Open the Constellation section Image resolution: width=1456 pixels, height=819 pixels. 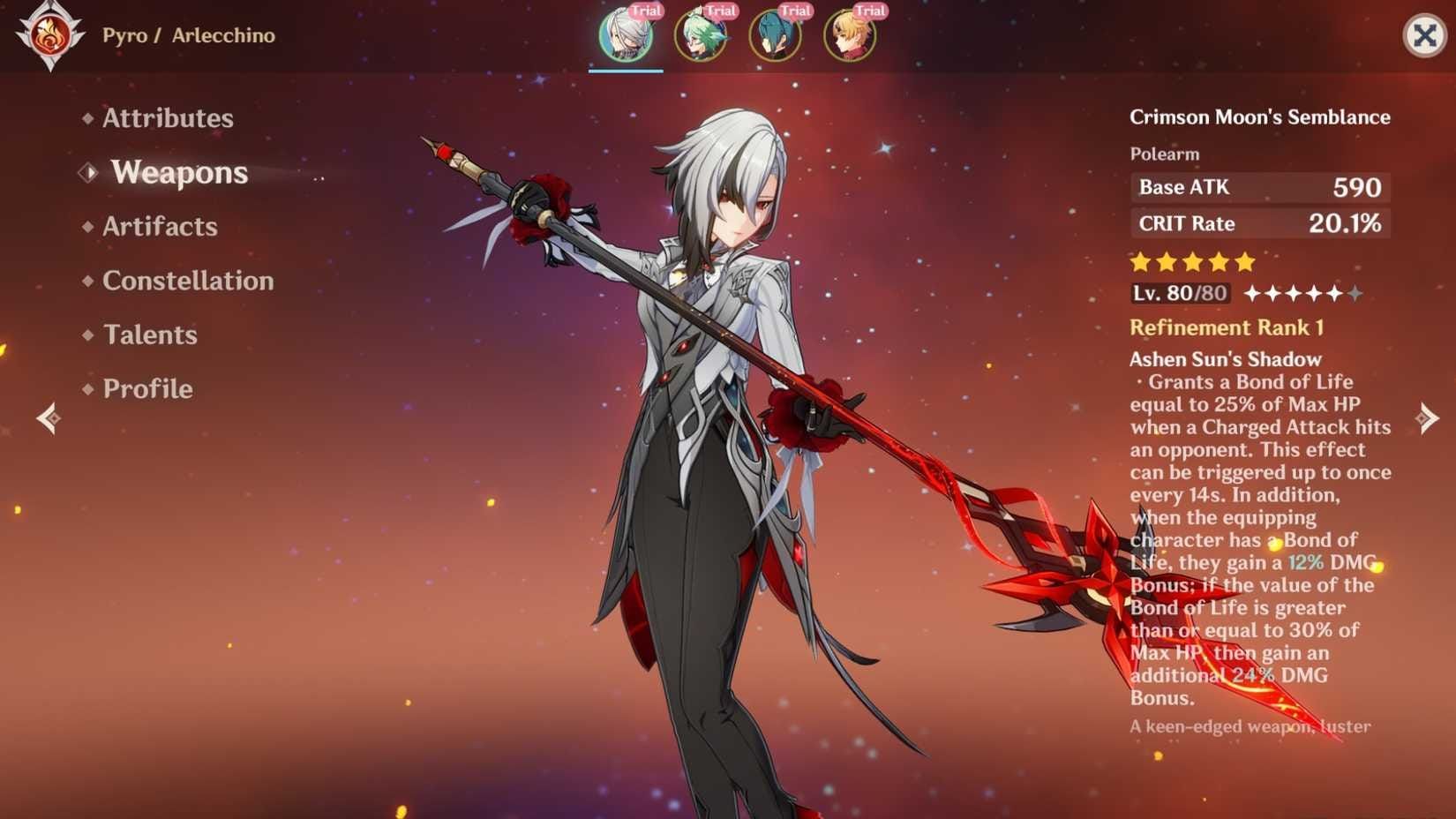pyautogui.click(x=188, y=281)
